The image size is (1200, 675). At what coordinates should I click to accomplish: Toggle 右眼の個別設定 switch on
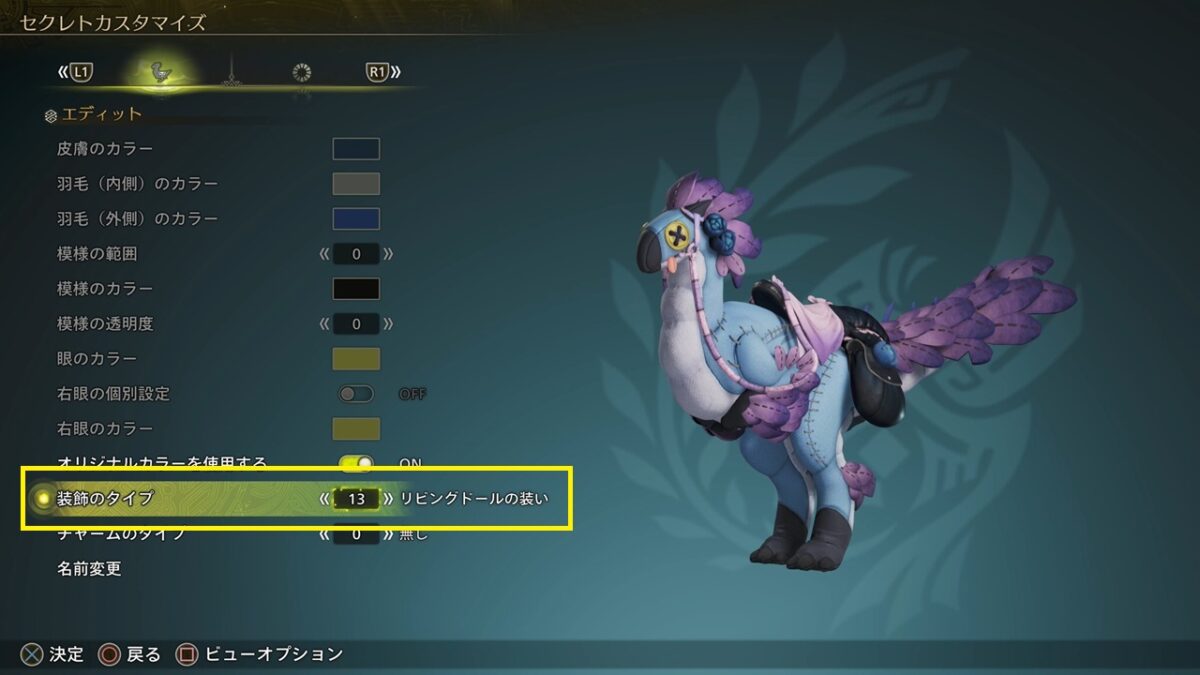coord(356,394)
